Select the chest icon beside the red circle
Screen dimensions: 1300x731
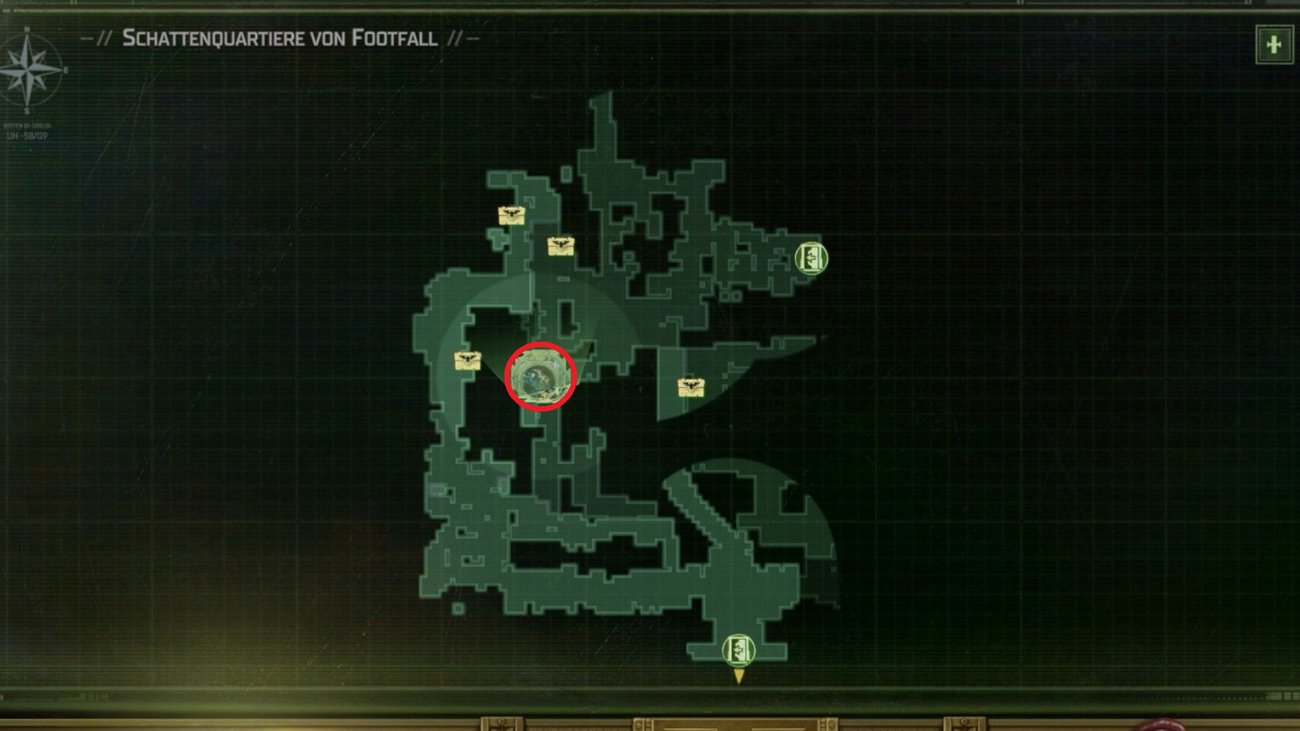(x=466, y=362)
